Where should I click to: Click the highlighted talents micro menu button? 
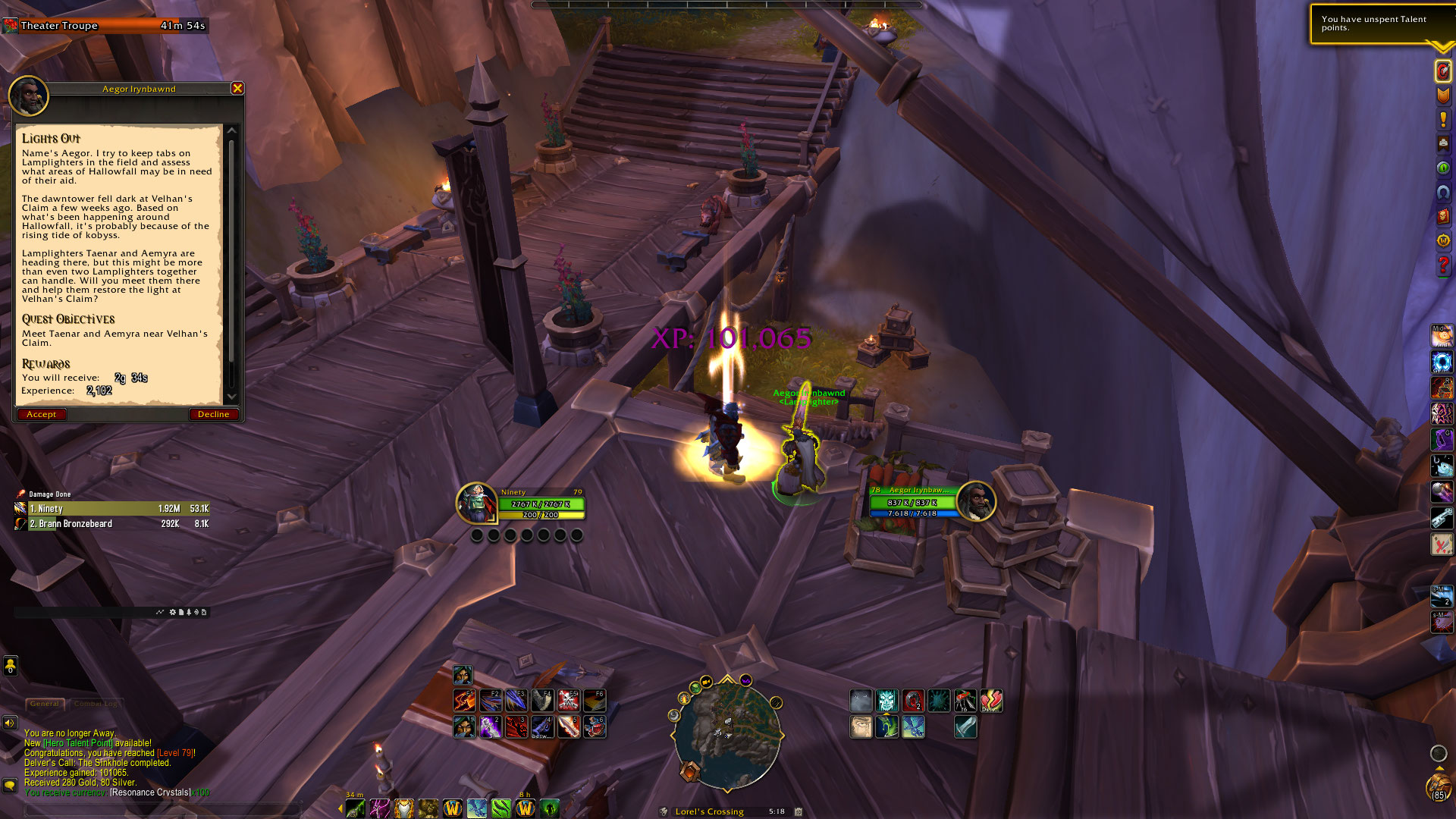click(x=1442, y=71)
